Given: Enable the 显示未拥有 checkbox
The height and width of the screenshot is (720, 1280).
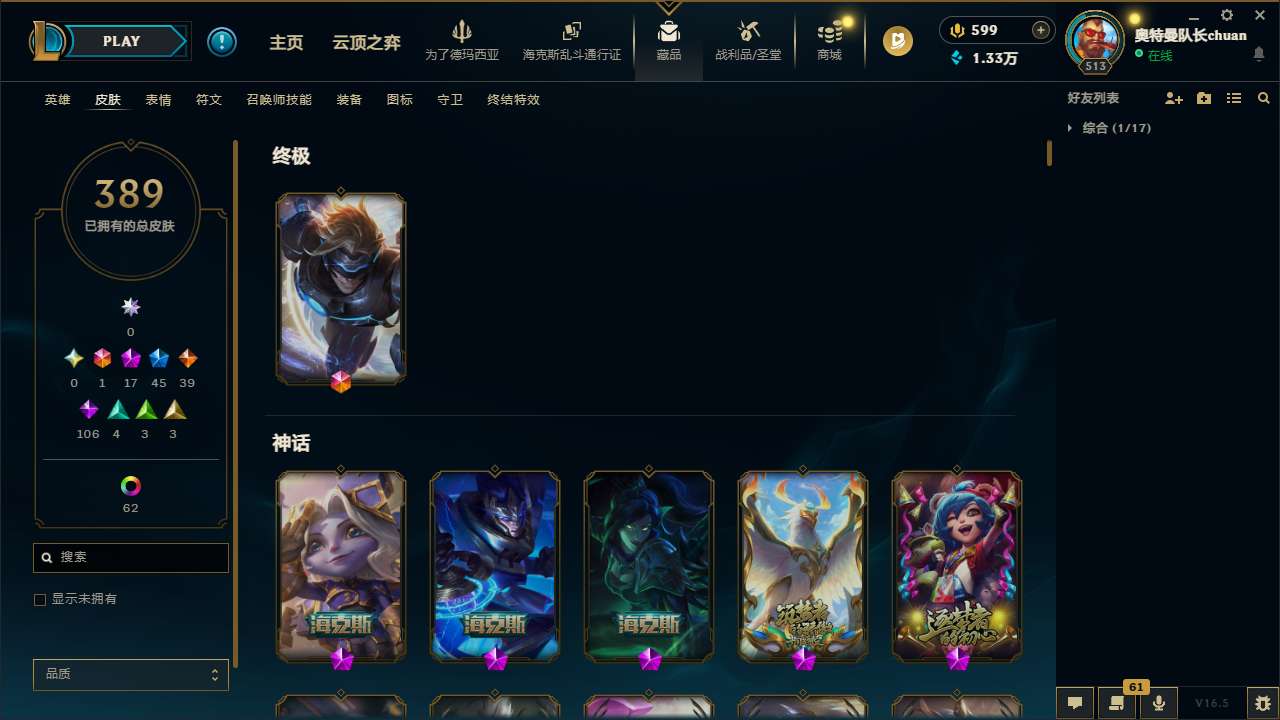Looking at the screenshot, I should coord(40,599).
